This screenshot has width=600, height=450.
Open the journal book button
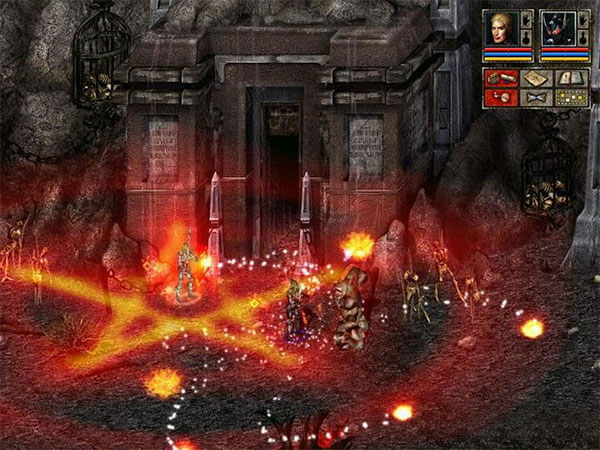coord(570,78)
